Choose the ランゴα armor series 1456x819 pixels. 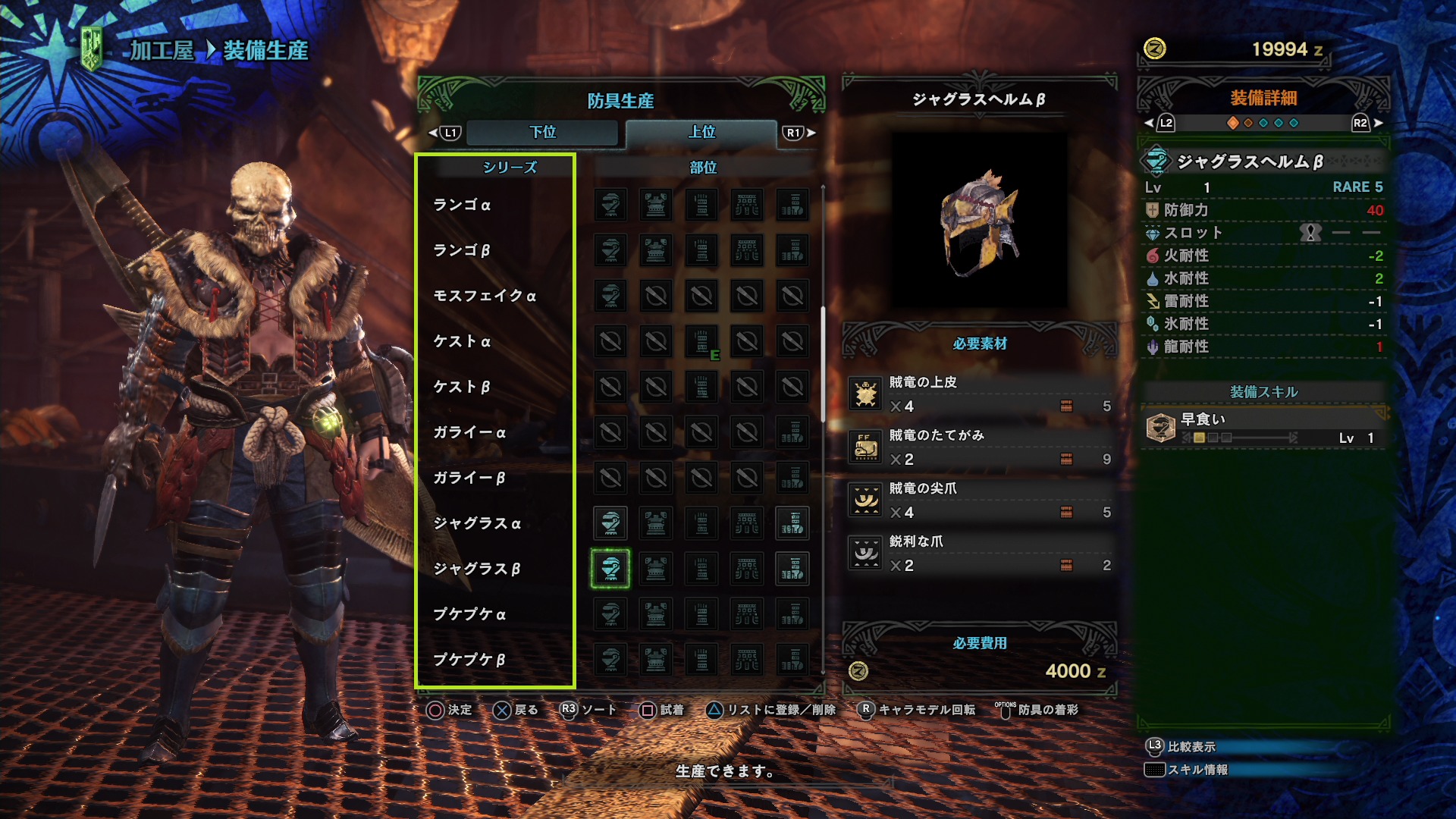[x=462, y=205]
